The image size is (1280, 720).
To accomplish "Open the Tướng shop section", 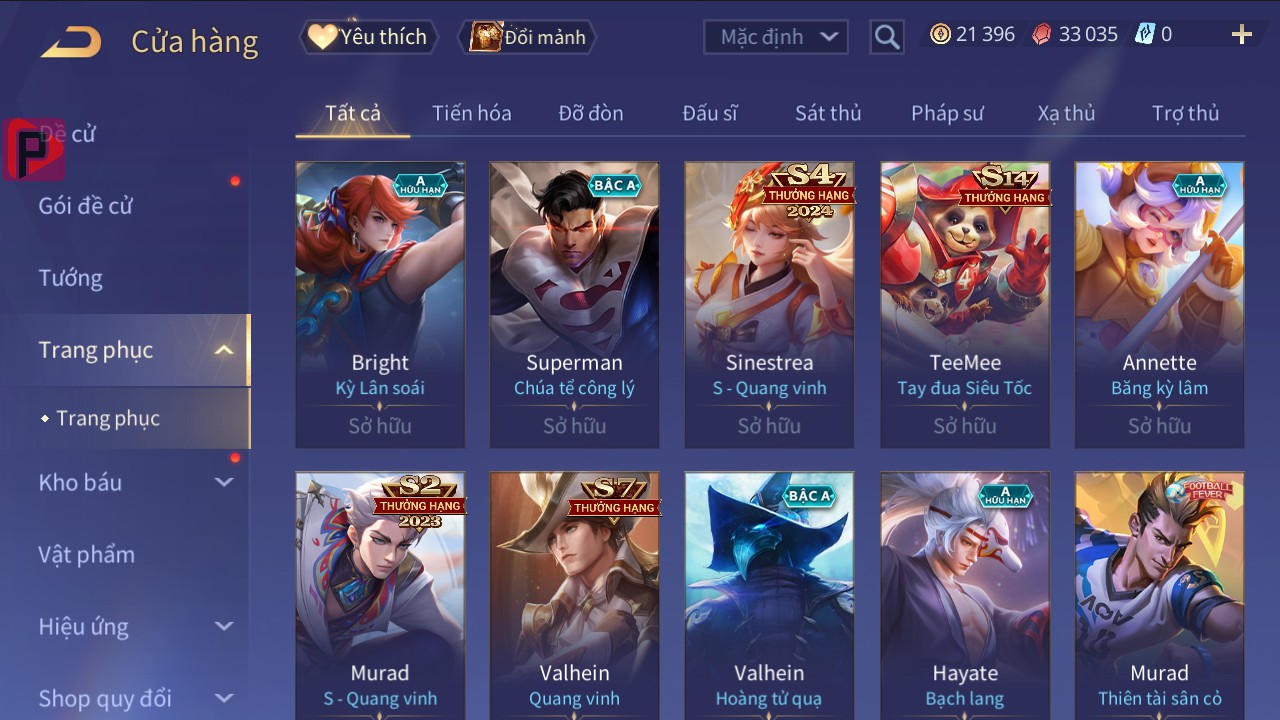I will (71, 278).
